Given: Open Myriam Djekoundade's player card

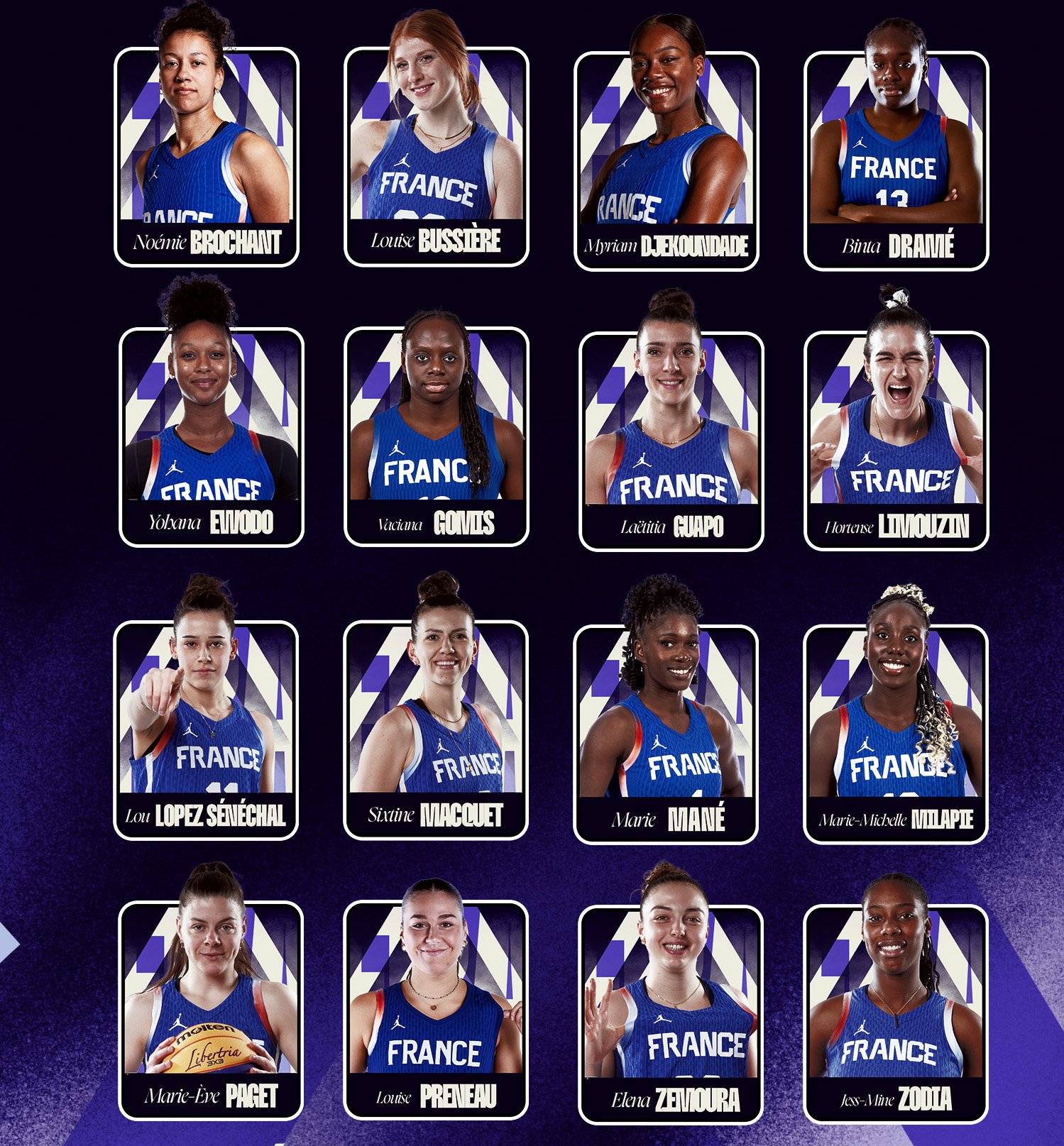Looking at the screenshot, I should (667, 161).
